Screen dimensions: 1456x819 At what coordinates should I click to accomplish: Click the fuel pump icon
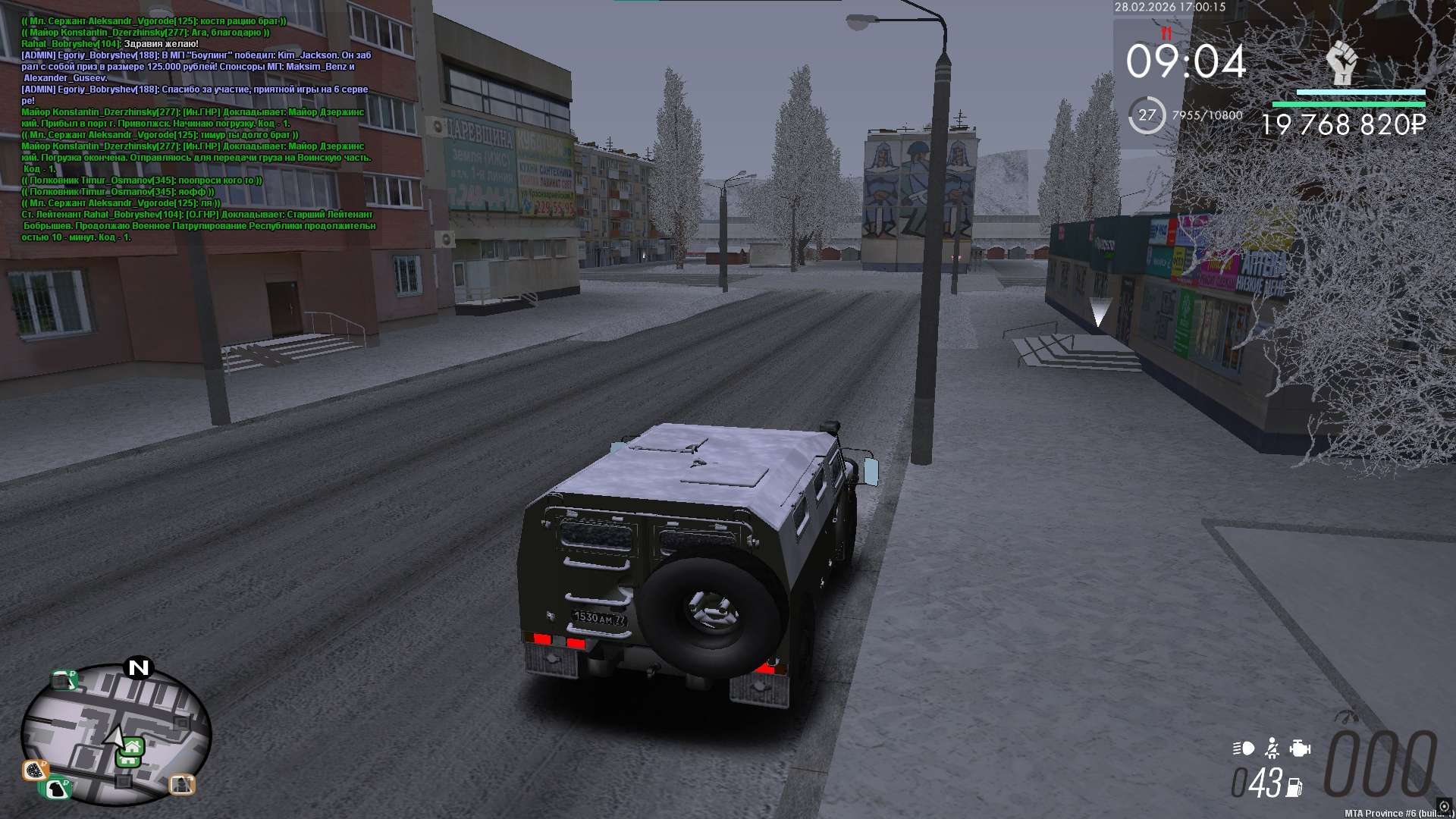(1294, 788)
